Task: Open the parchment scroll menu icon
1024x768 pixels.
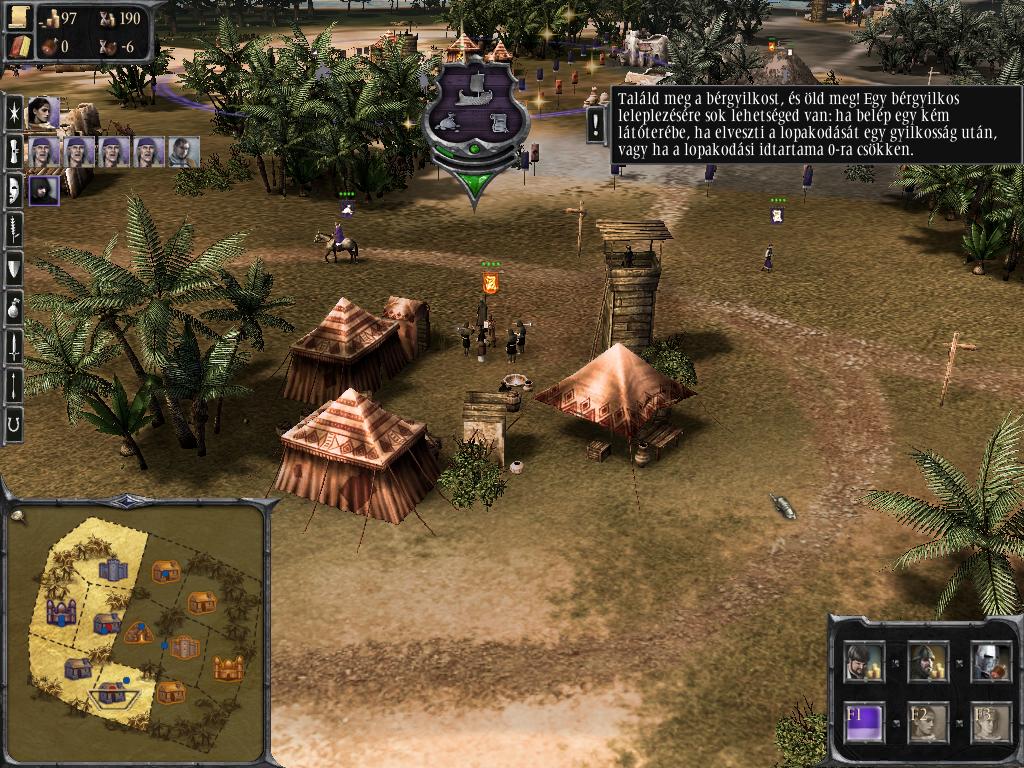Action: click(x=21, y=18)
